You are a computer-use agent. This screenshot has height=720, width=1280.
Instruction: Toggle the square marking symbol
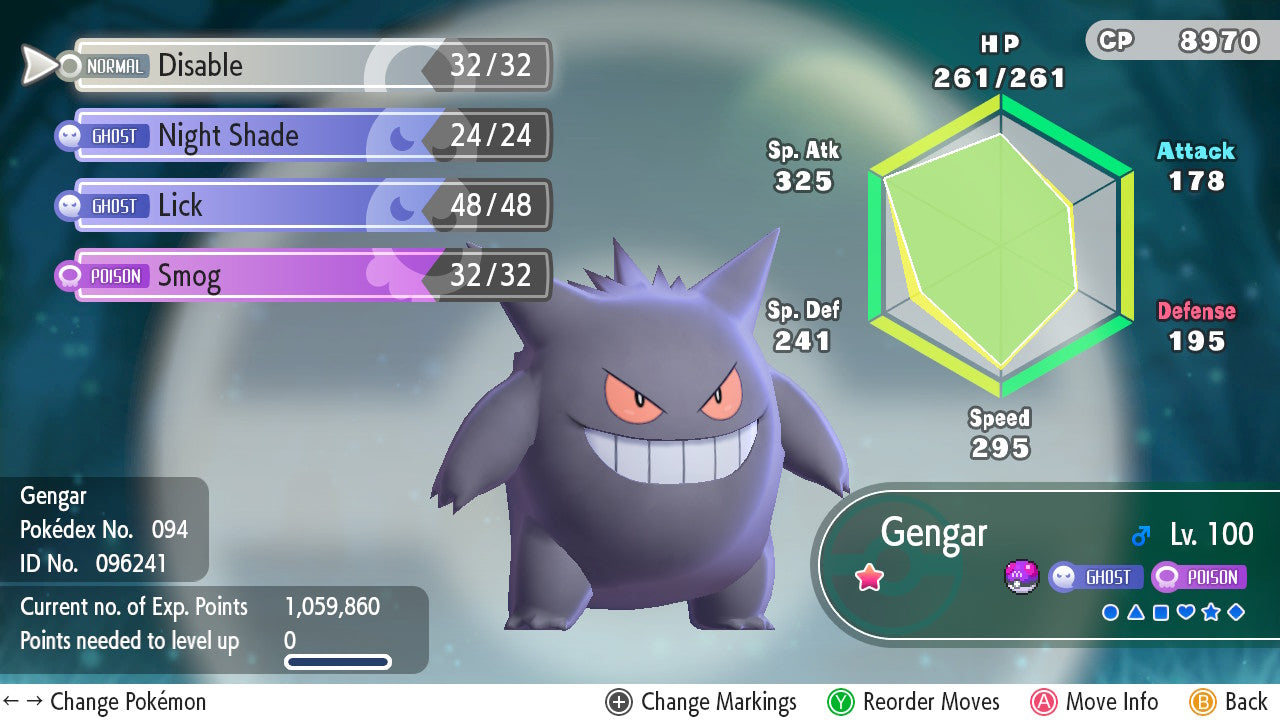click(1161, 612)
